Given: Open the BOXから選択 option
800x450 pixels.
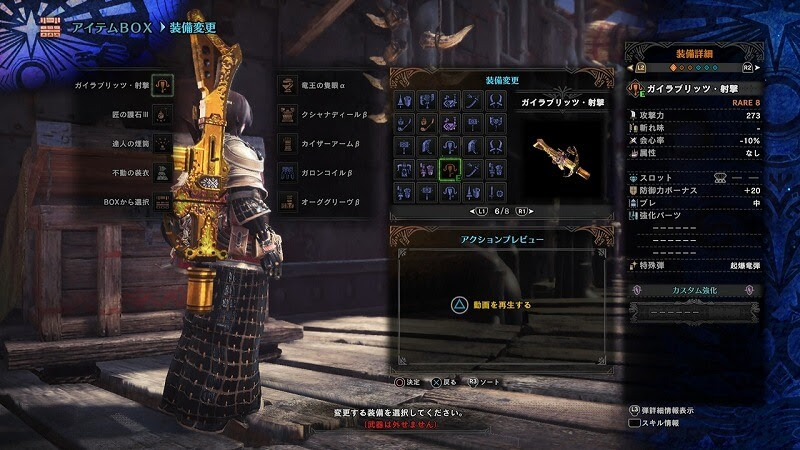Looking at the screenshot, I should pos(126,201).
